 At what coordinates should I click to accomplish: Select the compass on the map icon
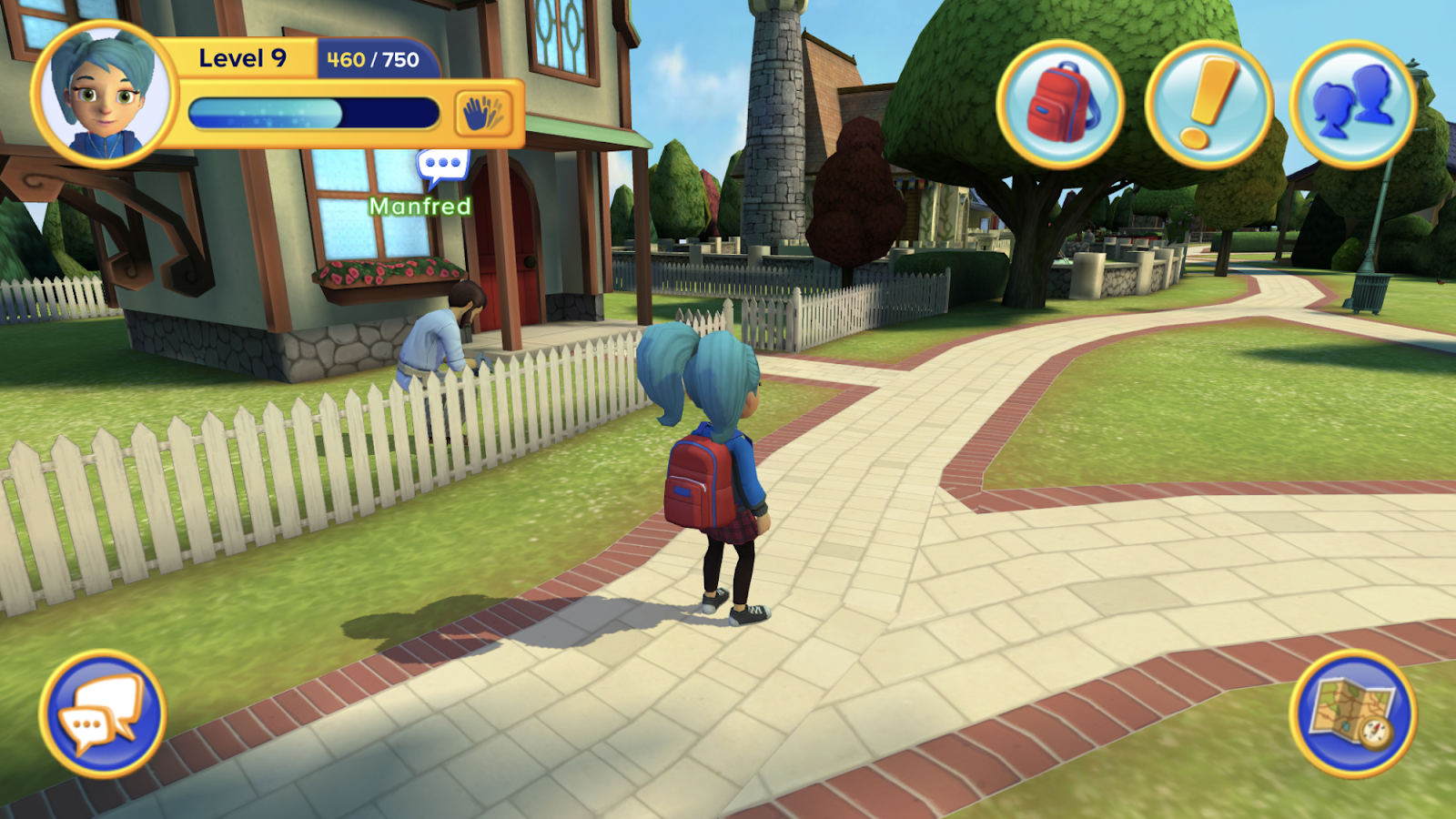pyautogui.click(x=1376, y=733)
